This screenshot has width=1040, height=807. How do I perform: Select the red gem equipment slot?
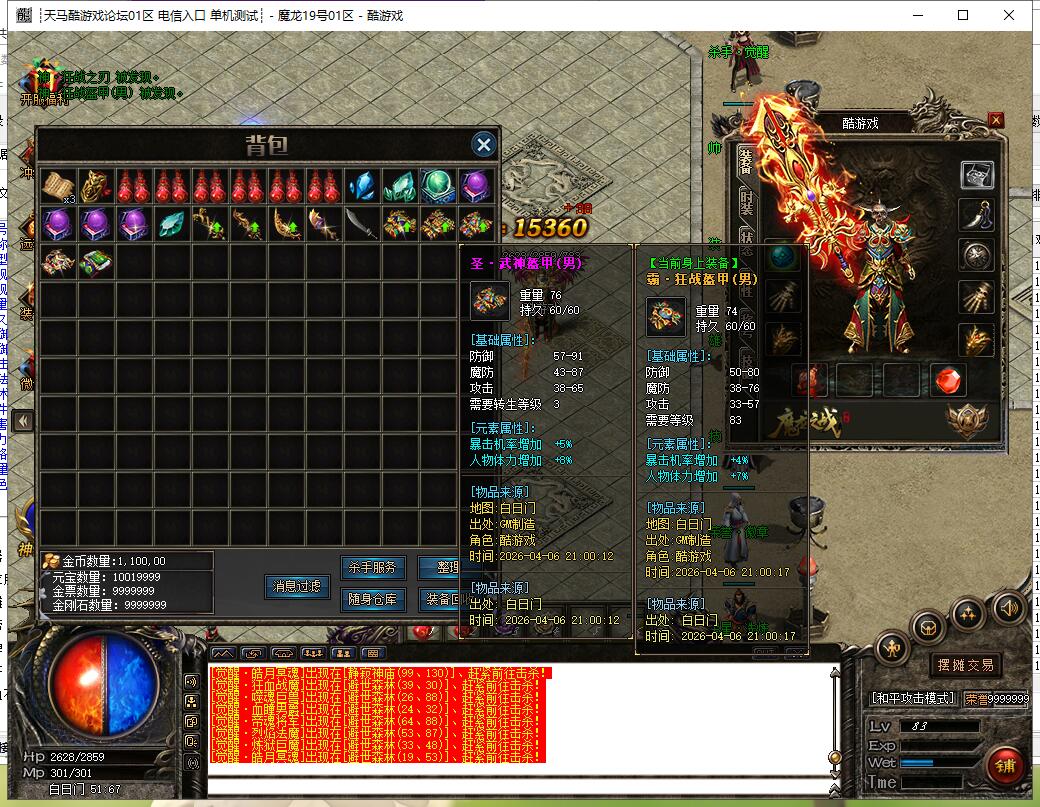click(948, 381)
